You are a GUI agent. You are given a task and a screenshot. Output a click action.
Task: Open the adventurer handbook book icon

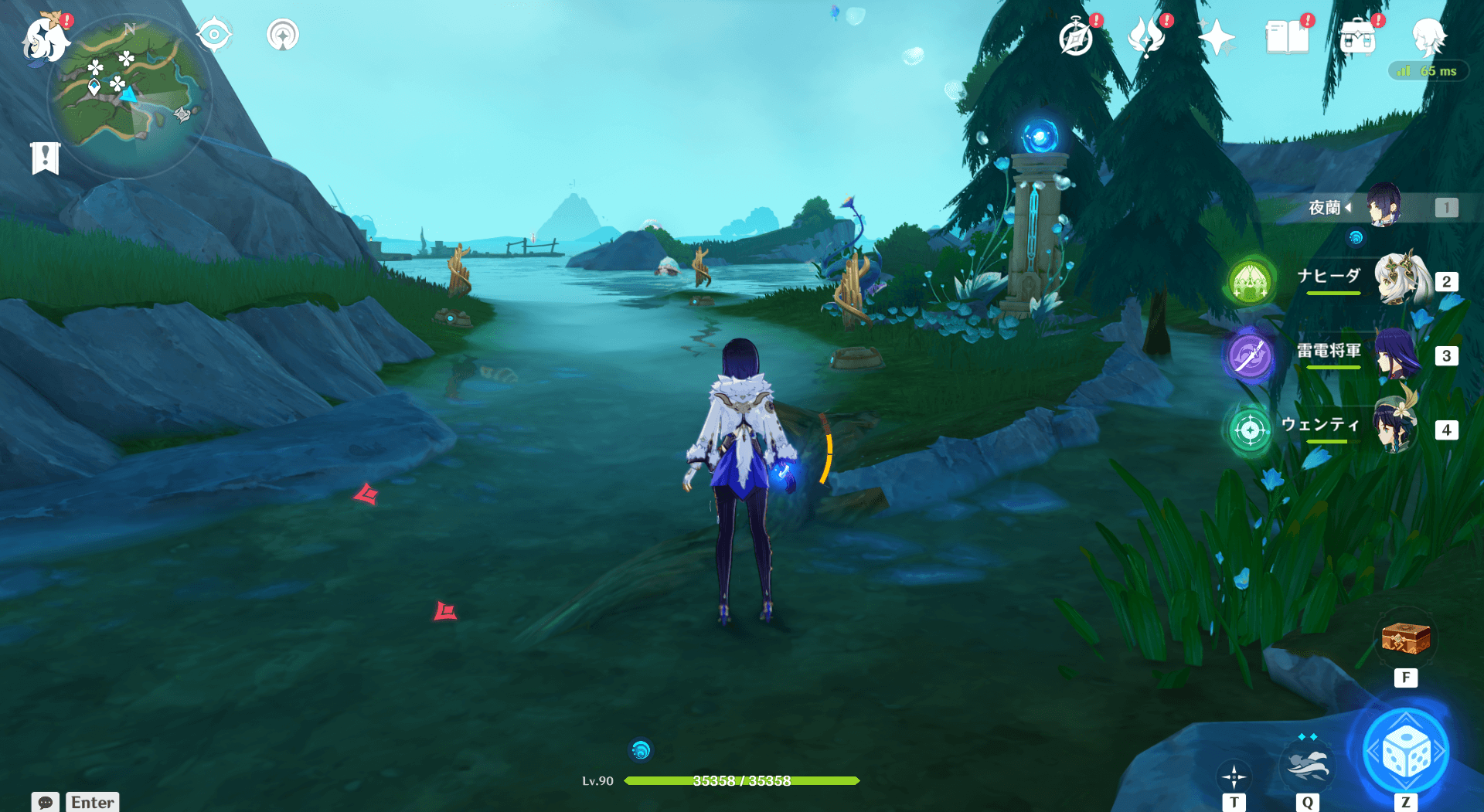(1287, 37)
